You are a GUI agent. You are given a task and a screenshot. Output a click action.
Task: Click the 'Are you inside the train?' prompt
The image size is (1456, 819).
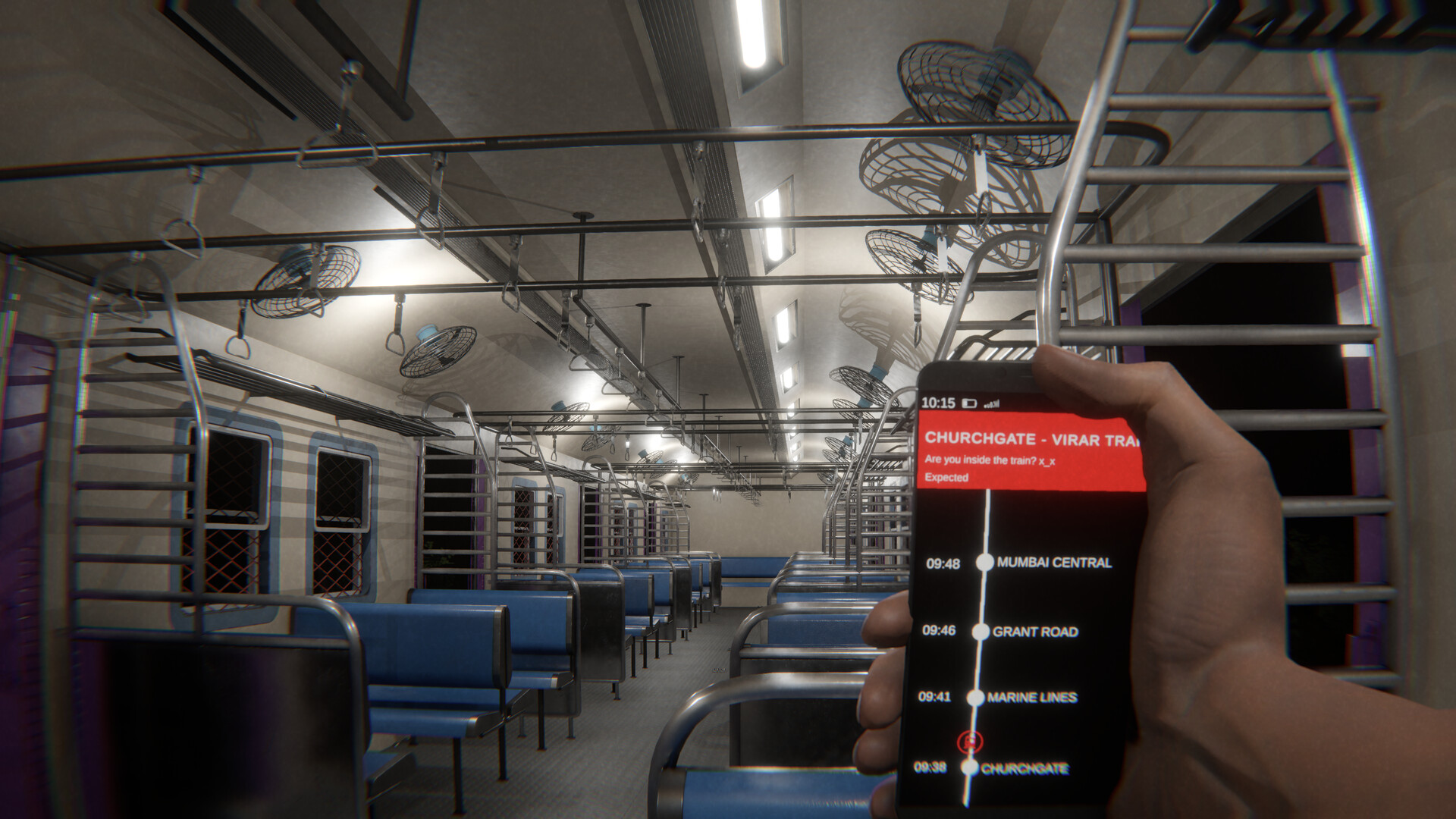(x=991, y=460)
